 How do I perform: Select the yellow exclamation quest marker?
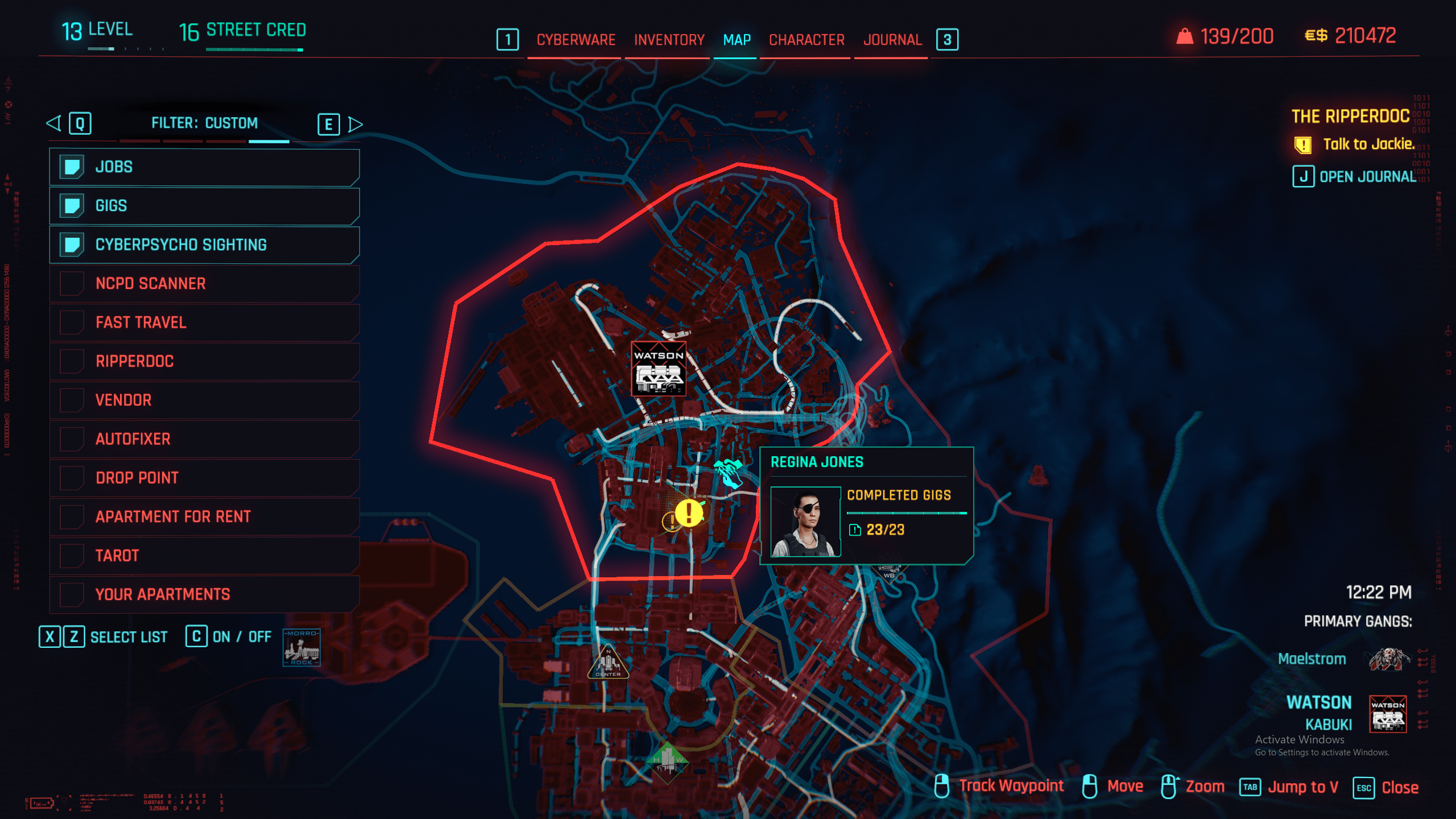click(689, 513)
